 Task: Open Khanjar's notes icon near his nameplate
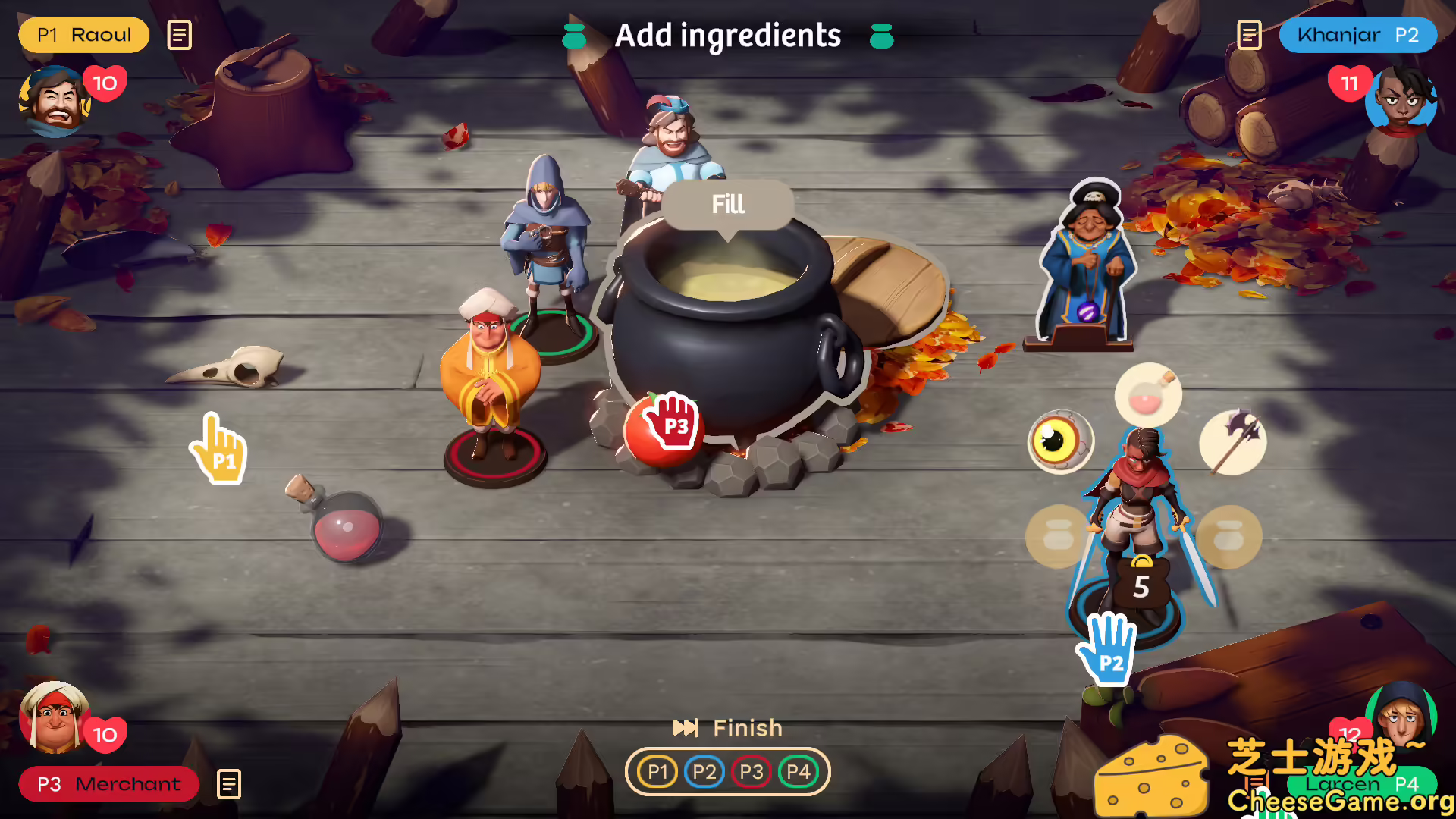(x=1249, y=35)
